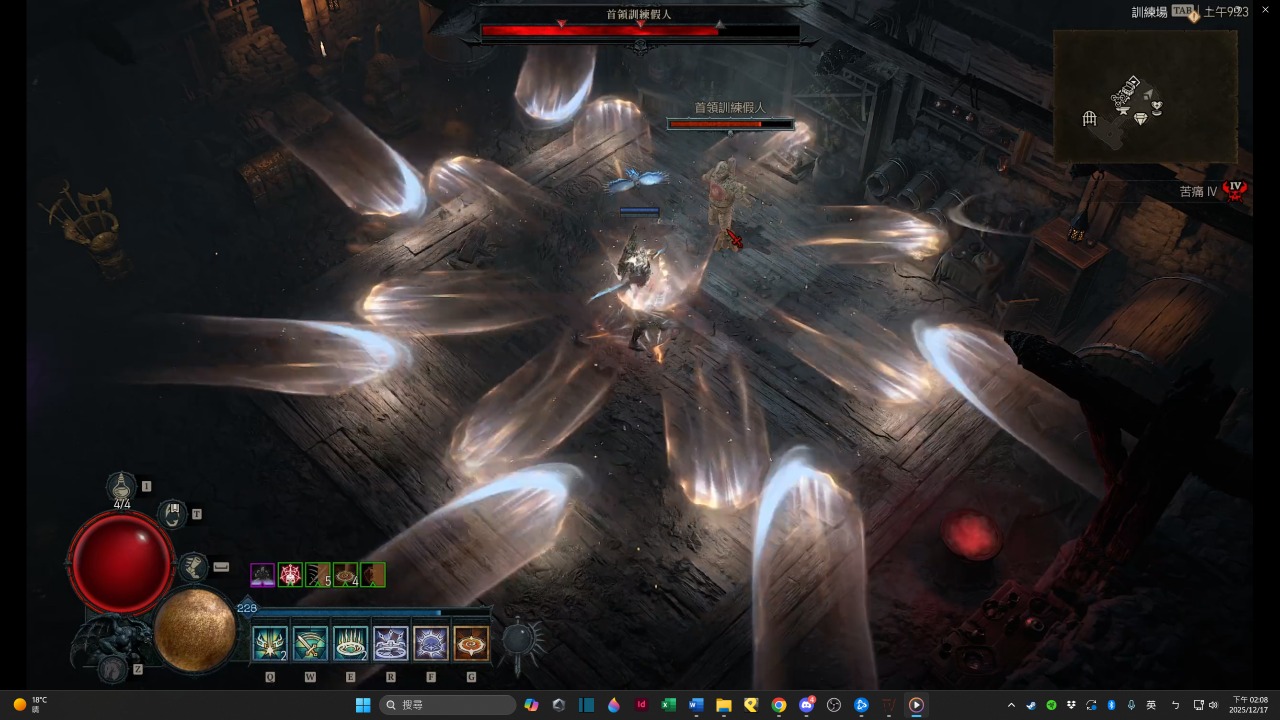
Task: Activate the boot evade icon
Action: click(x=193, y=567)
